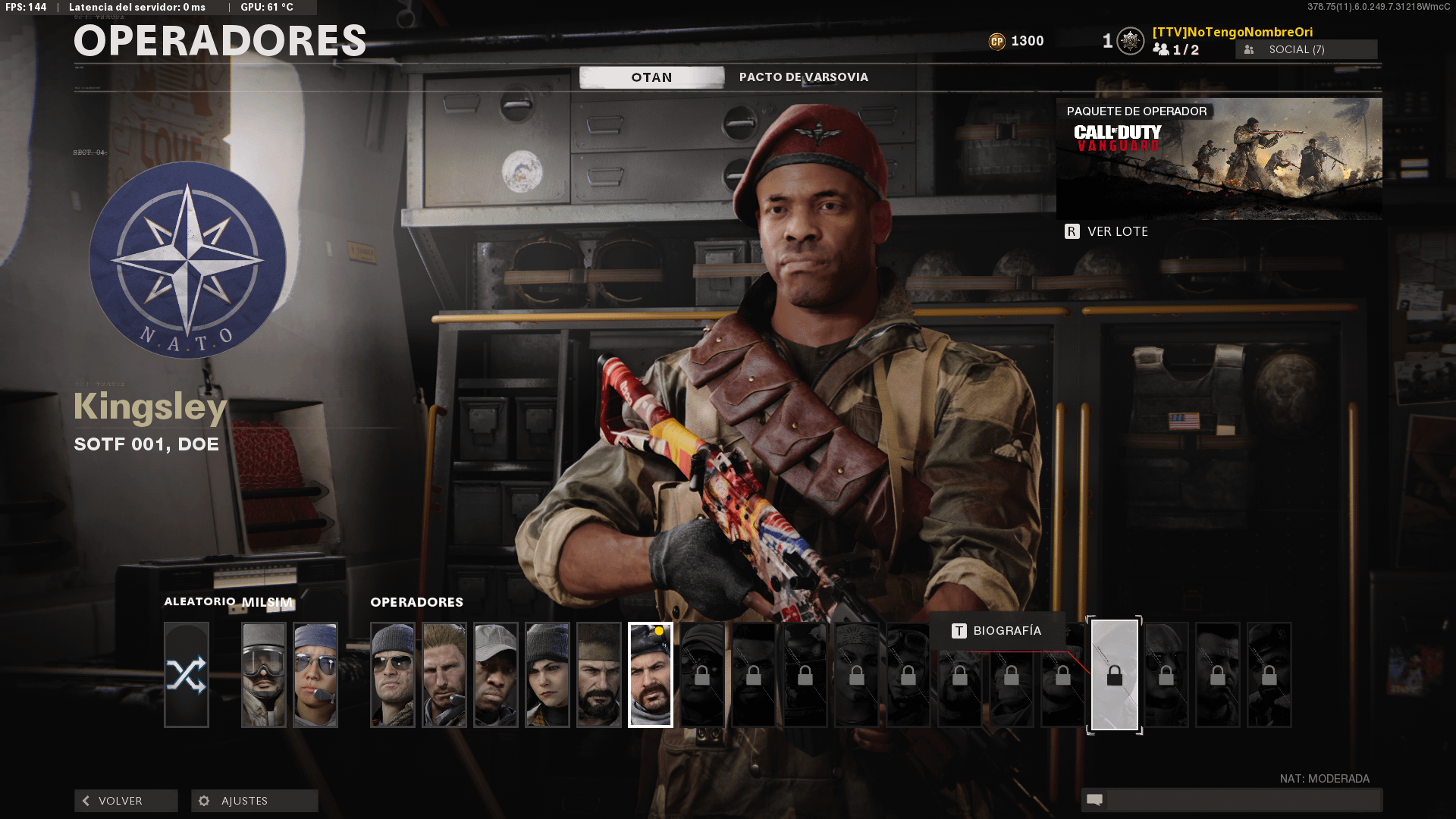Image resolution: width=1456 pixels, height=819 pixels.
Task: Select the random operator shuffle tile
Action: click(187, 675)
